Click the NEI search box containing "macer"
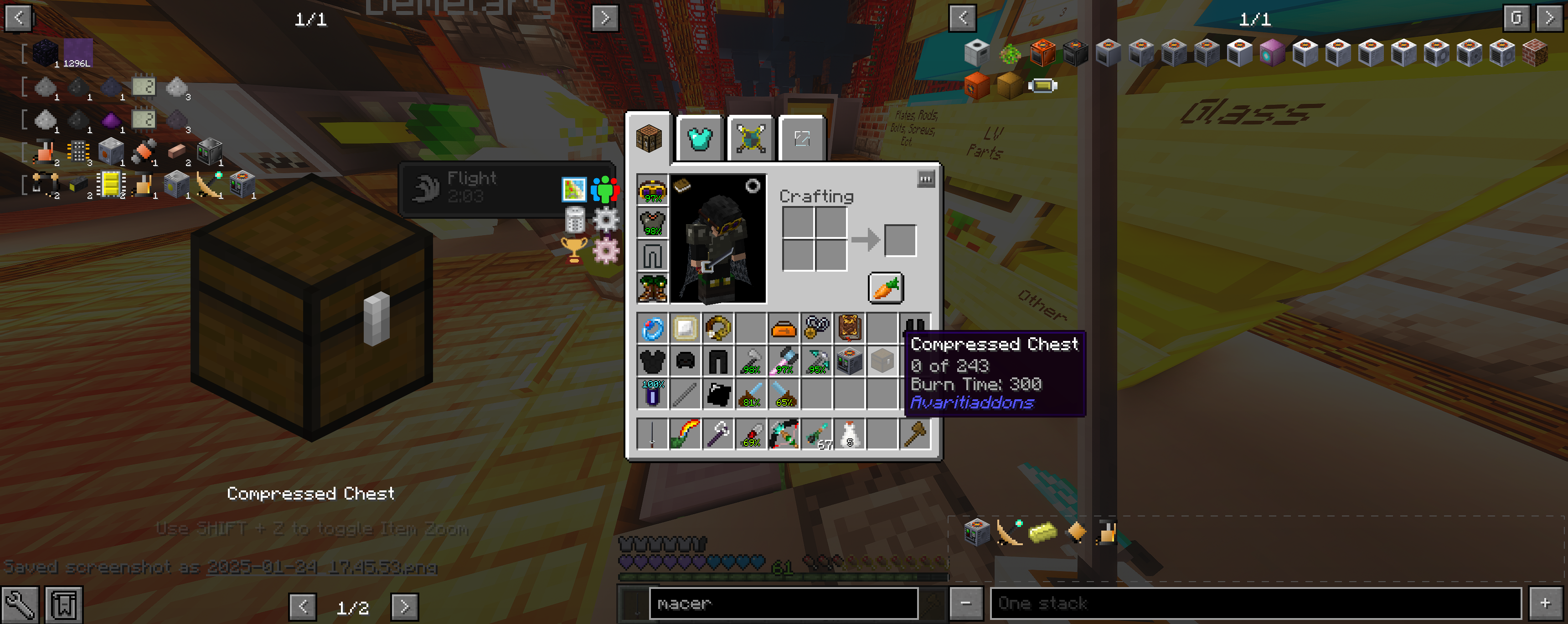Screen dimensions: 1568x624 pyautogui.click(x=783, y=603)
